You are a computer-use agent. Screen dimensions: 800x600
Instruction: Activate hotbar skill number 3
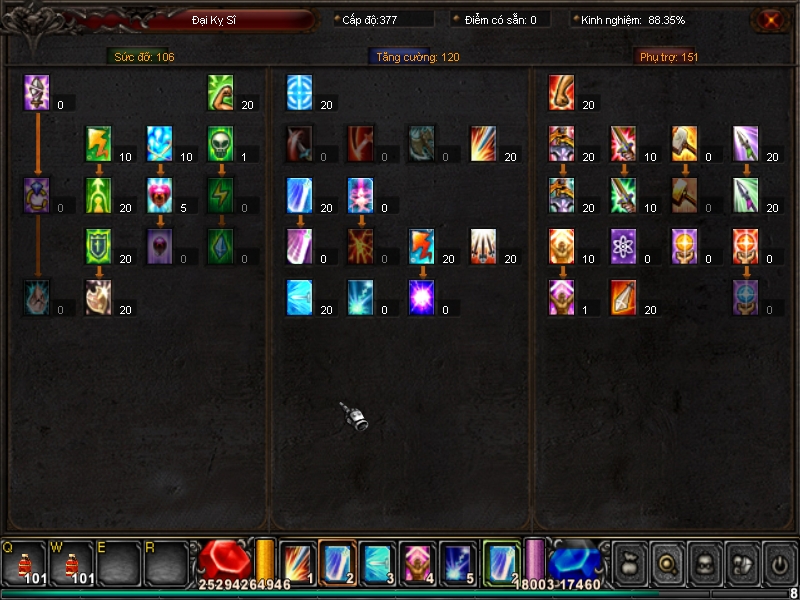point(378,562)
